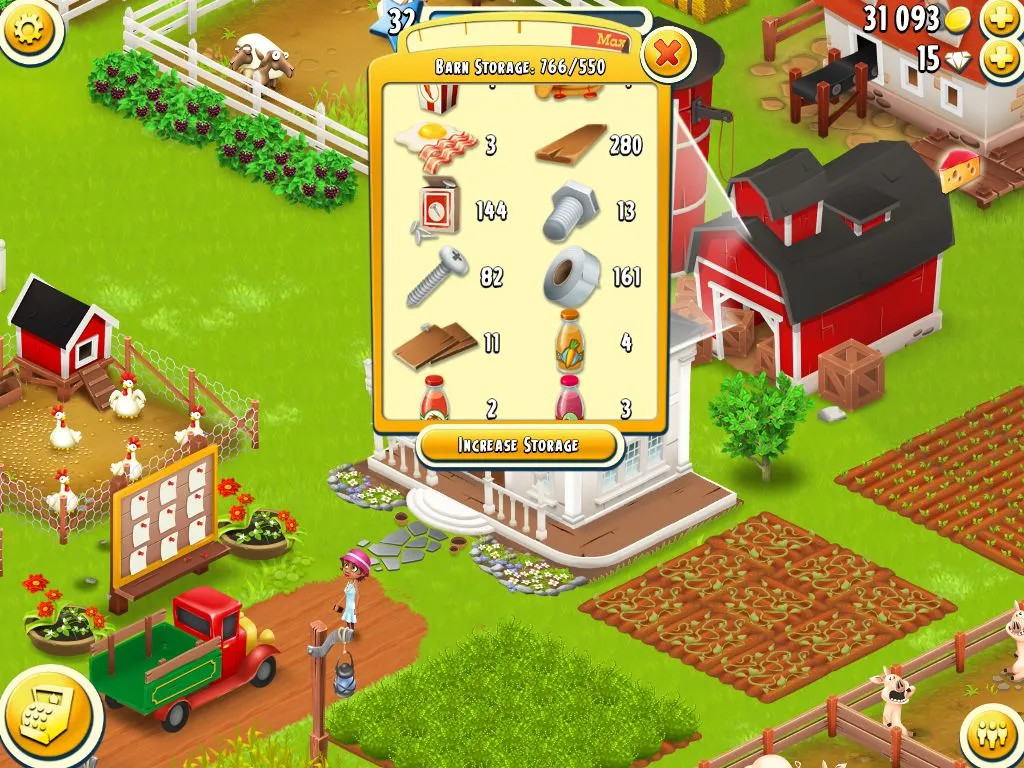Select the carrot juice bottle
The image size is (1024, 768).
click(x=570, y=342)
